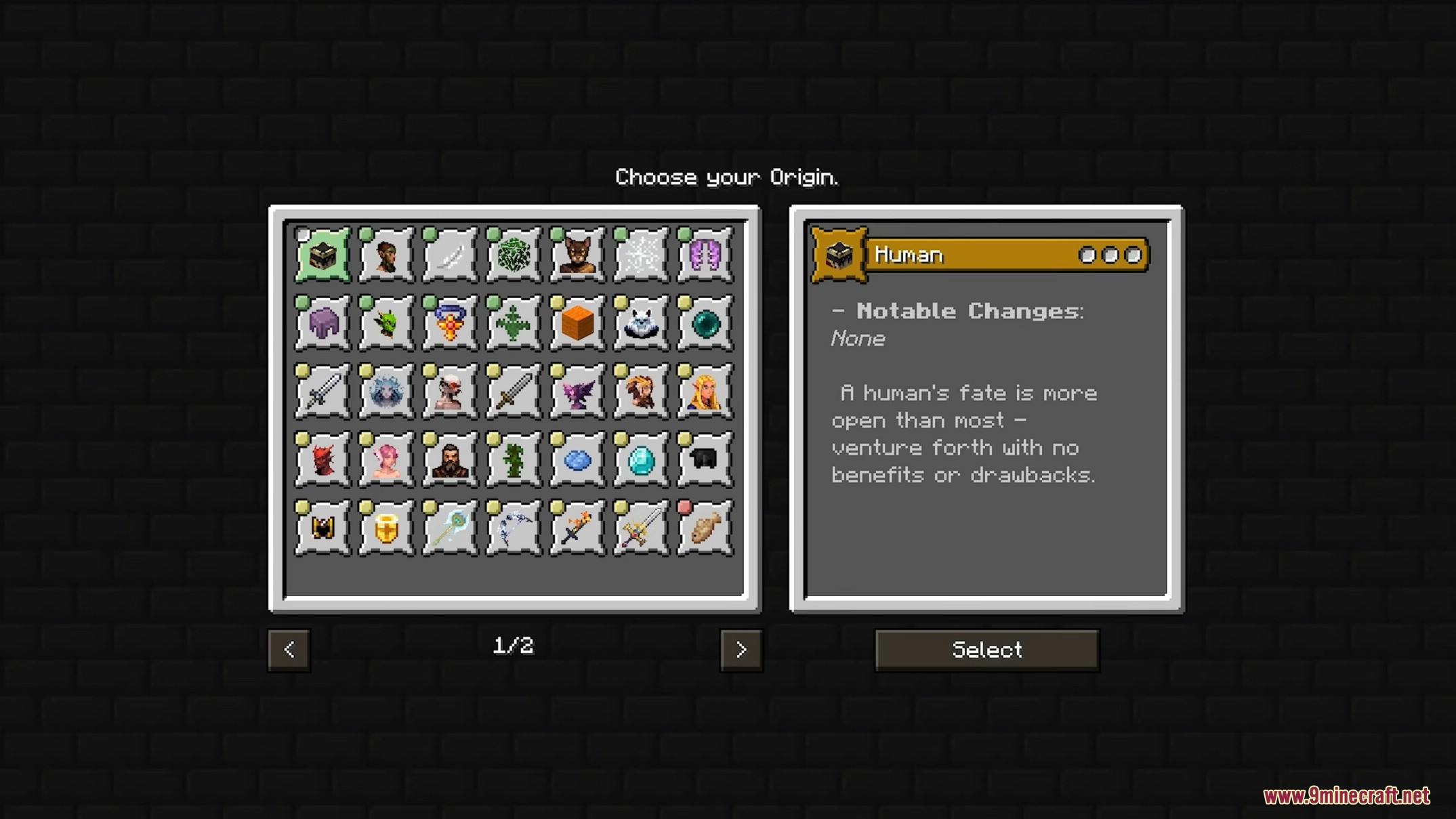Pick the leafy green sphere origin
The height and width of the screenshot is (819, 1456).
pos(514,255)
